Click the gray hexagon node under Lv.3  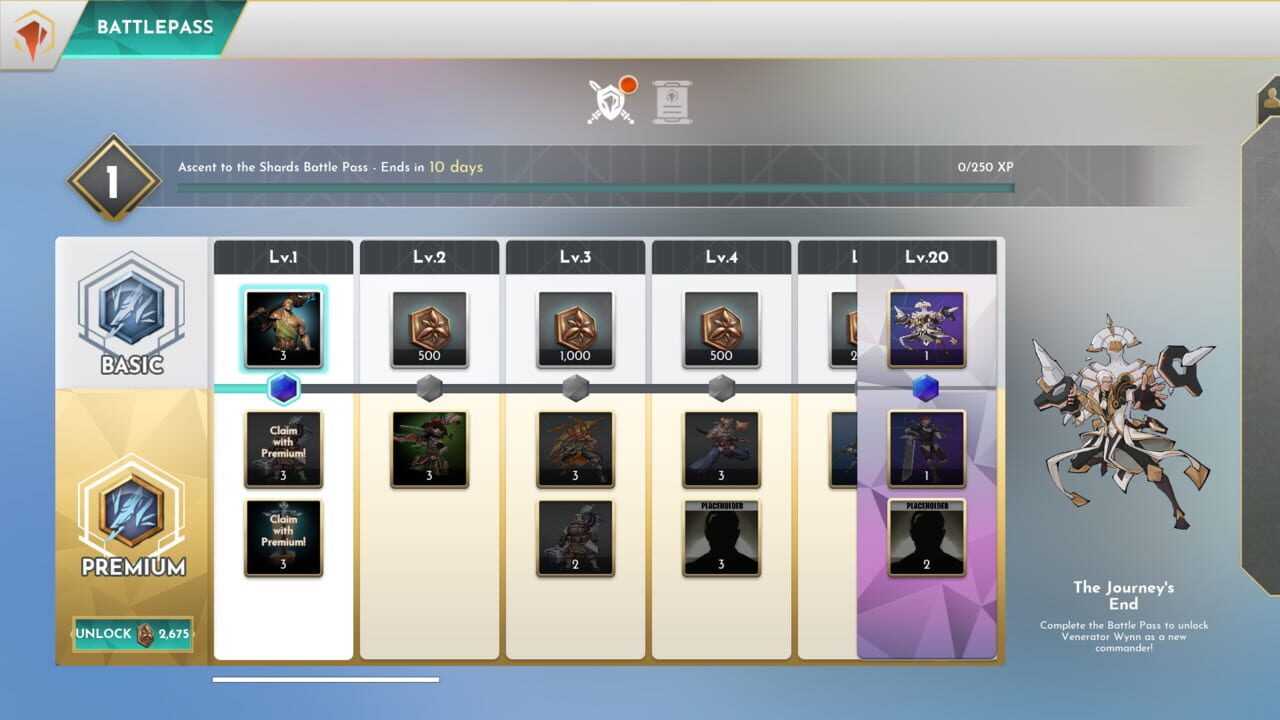(575, 390)
